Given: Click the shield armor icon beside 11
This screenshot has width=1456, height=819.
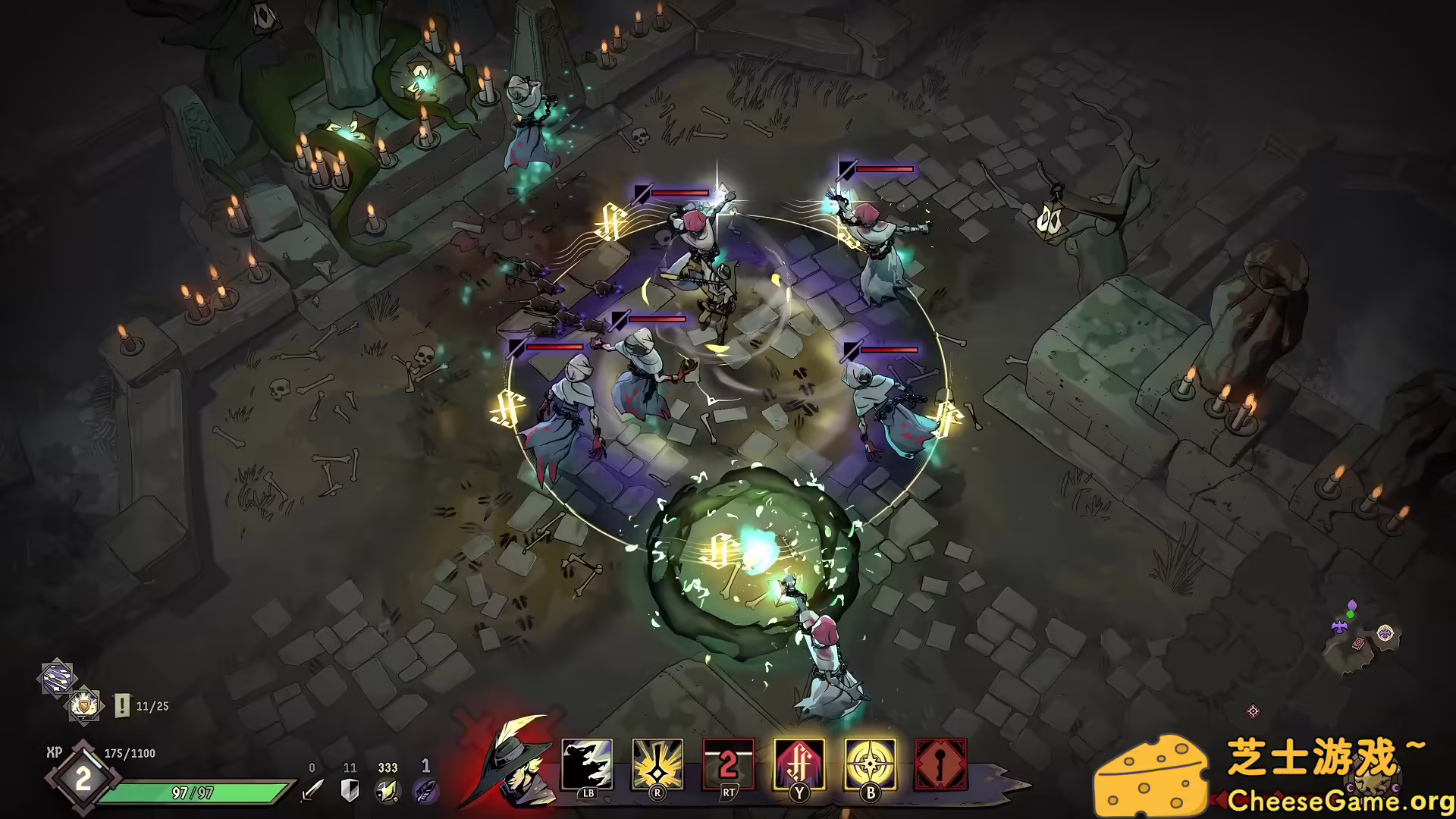Looking at the screenshot, I should click(348, 790).
